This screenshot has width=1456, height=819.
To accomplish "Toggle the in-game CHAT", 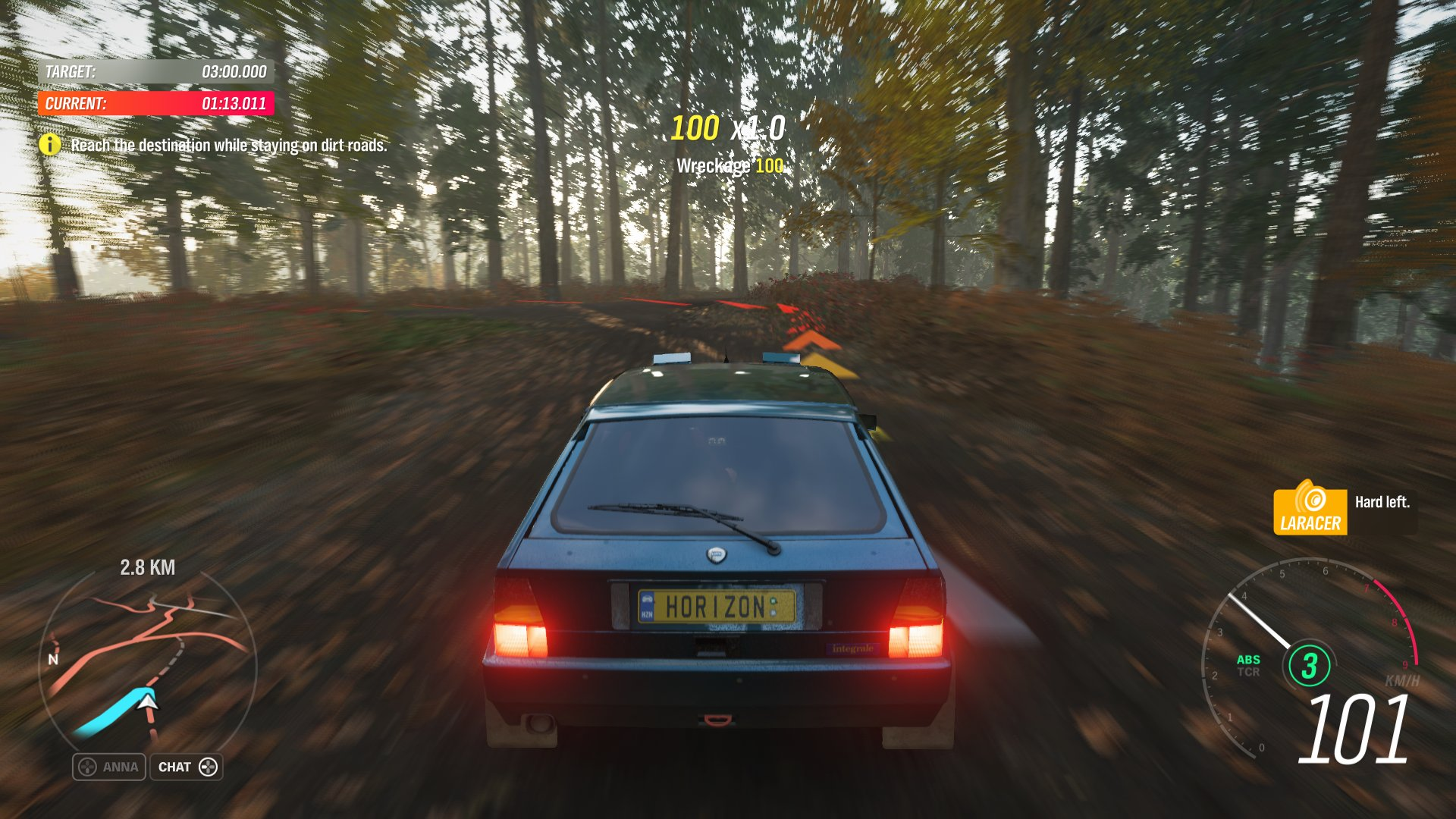I will (x=186, y=767).
